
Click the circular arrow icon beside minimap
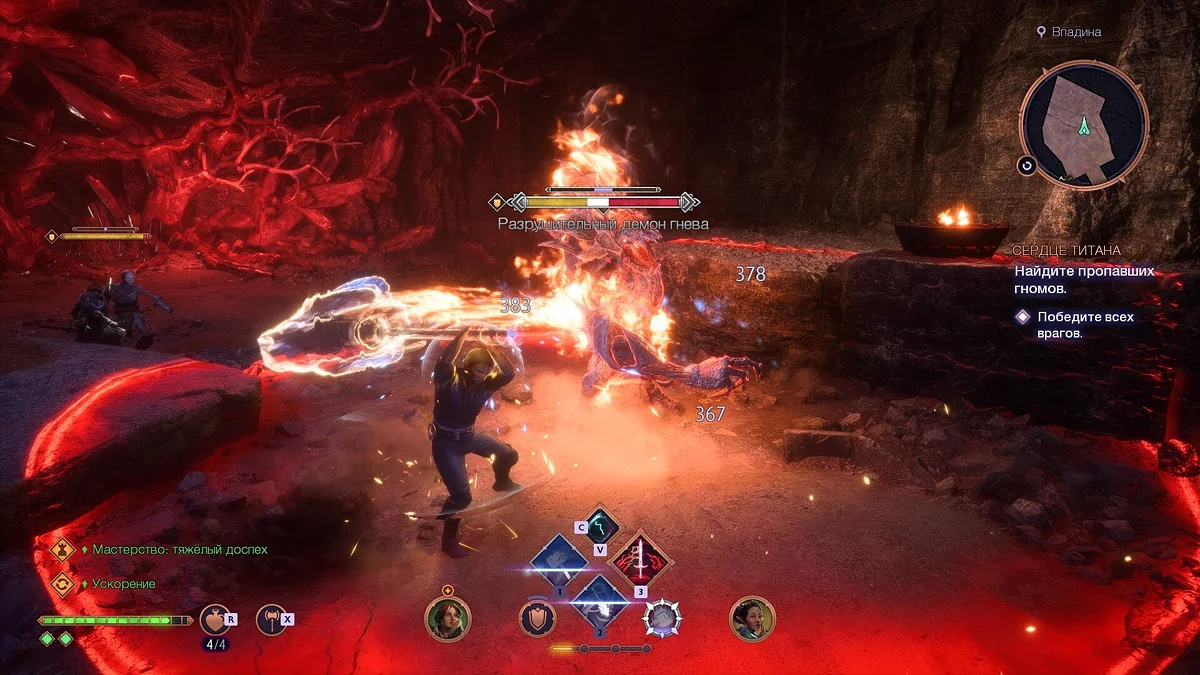[1027, 165]
